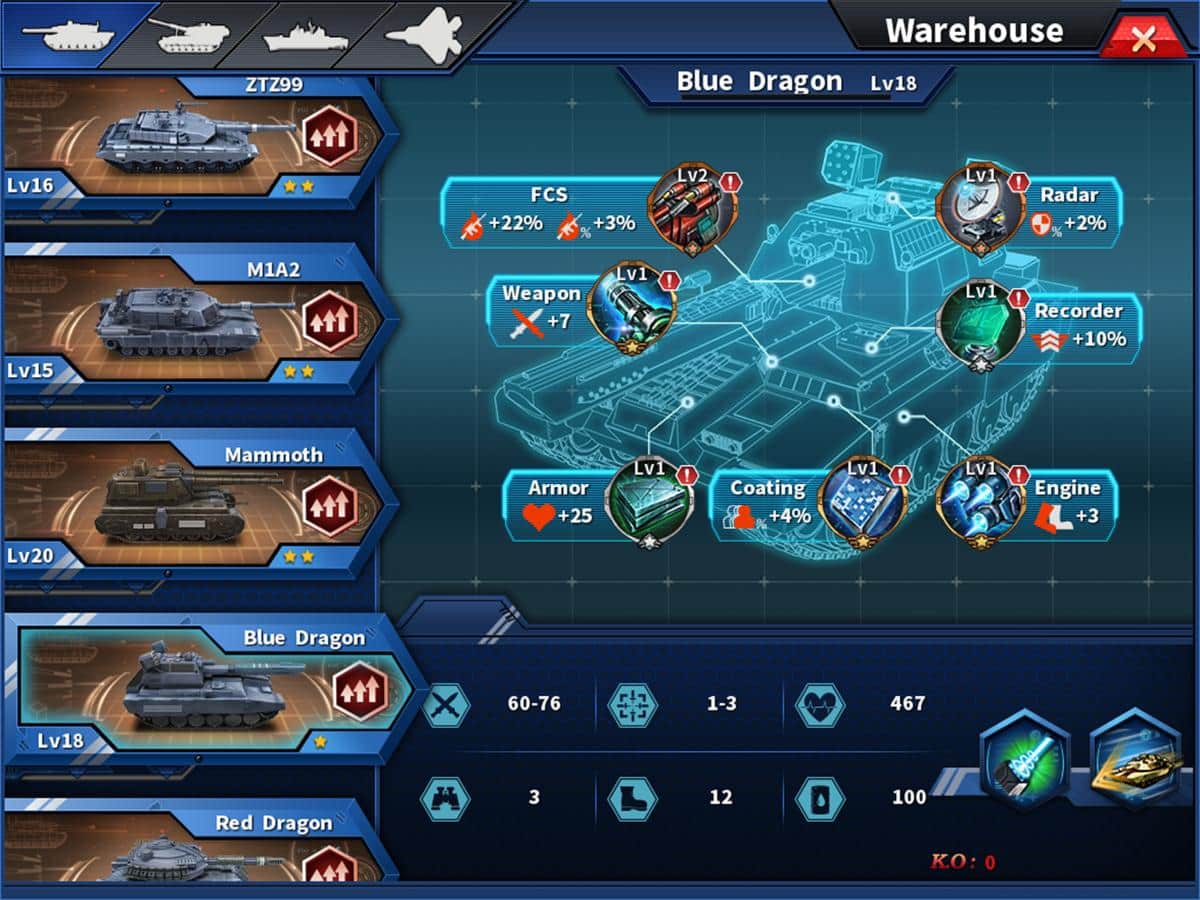
Task: Select the Armor component slot
Action: coord(649,500)
